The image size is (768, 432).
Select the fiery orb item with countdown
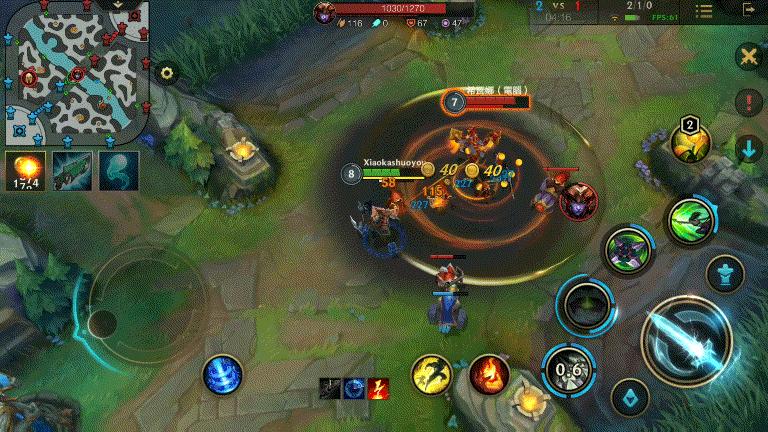click(24, 170)
